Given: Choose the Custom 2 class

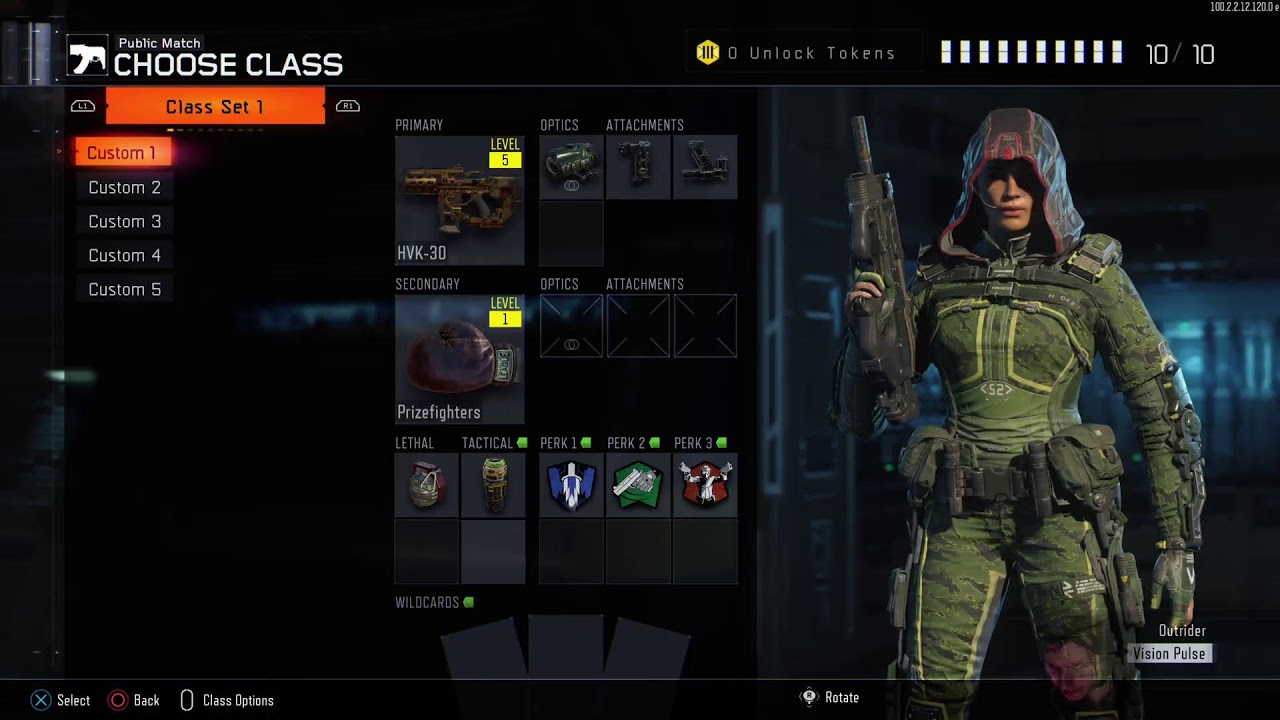Looking at the screenshot, I should [x=124, y=187].
